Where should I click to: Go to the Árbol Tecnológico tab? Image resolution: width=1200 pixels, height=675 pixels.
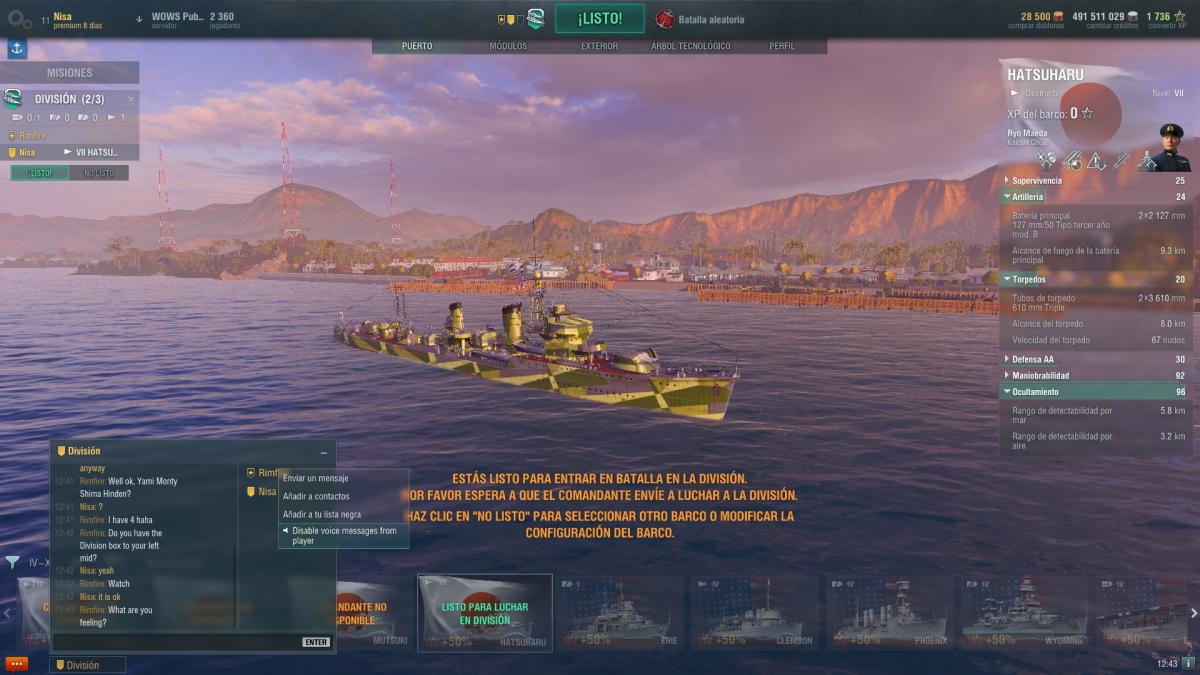690,46
